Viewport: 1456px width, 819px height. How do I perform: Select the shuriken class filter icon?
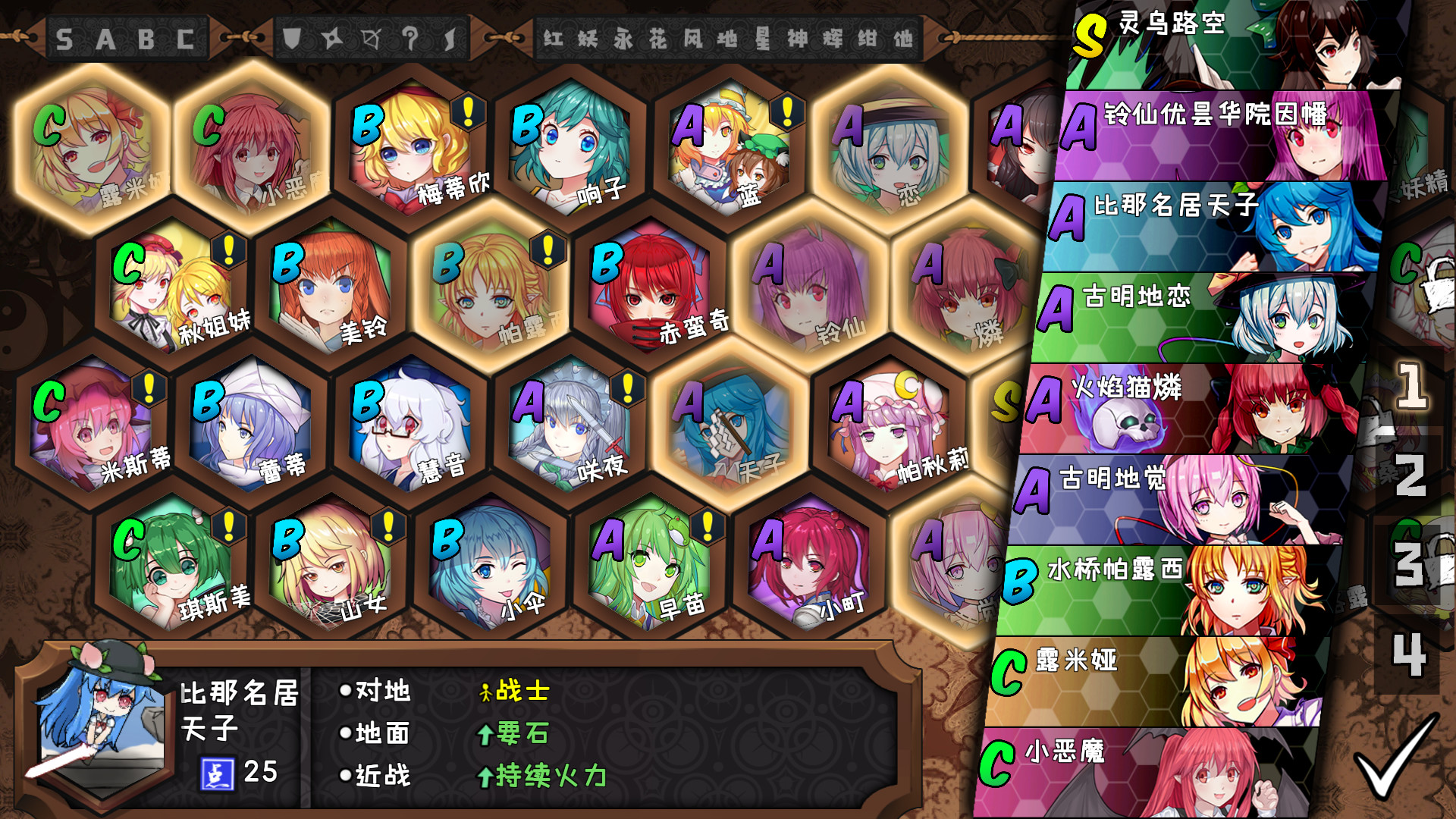pos(331,36)
